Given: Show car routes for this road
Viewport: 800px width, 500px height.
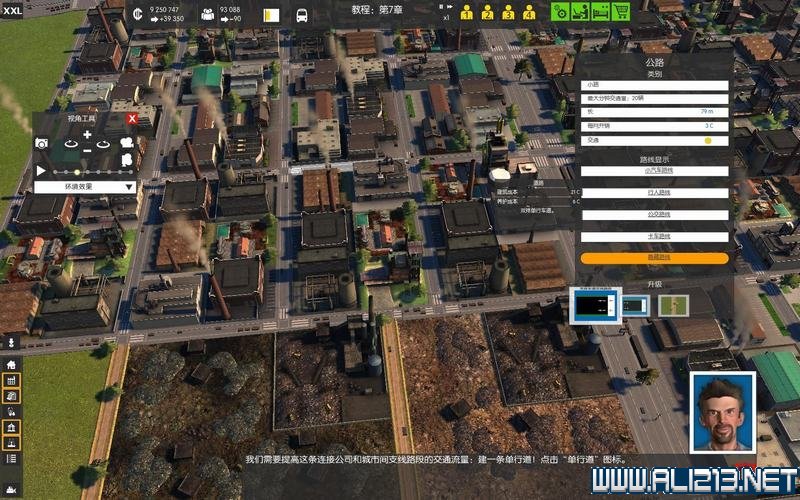Looking at the screenshot, I should click(x=654, y=171).
